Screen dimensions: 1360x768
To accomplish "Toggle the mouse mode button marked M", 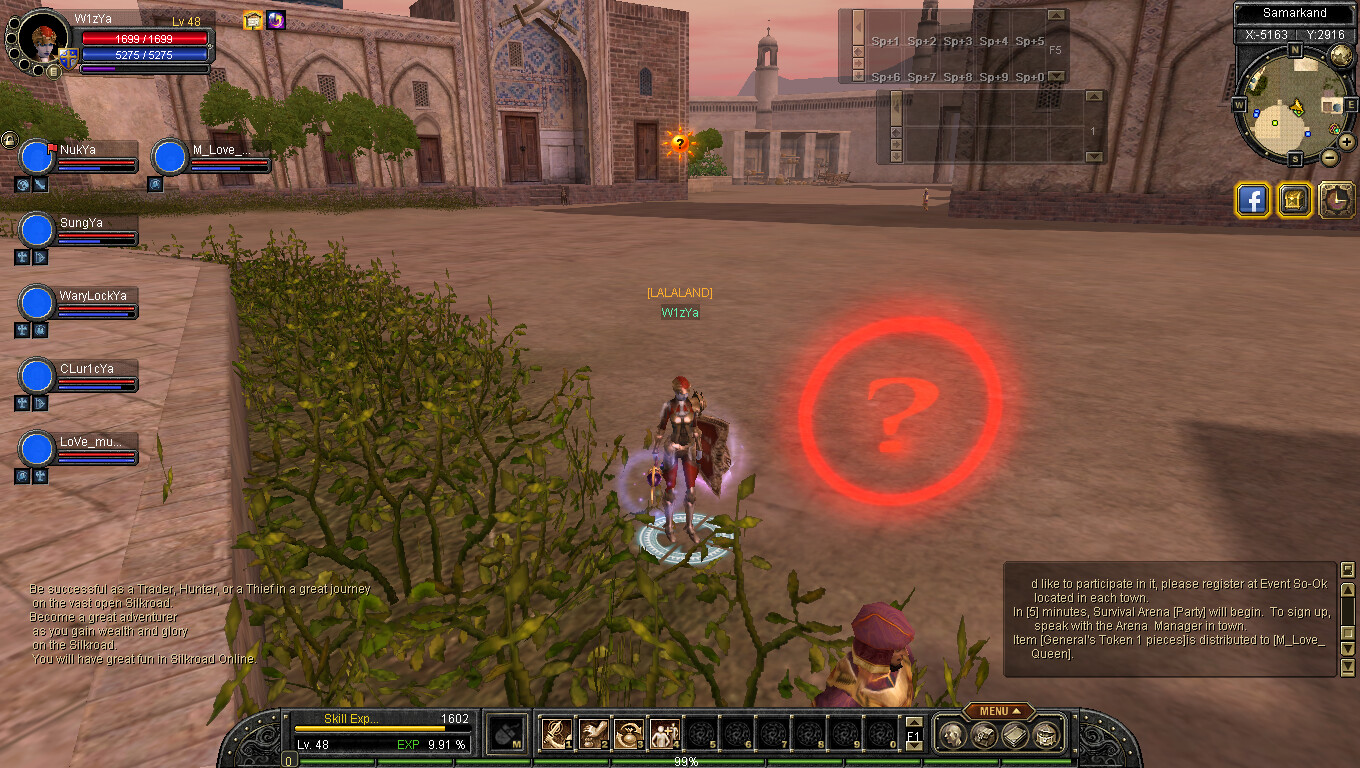I will [508, 734].
